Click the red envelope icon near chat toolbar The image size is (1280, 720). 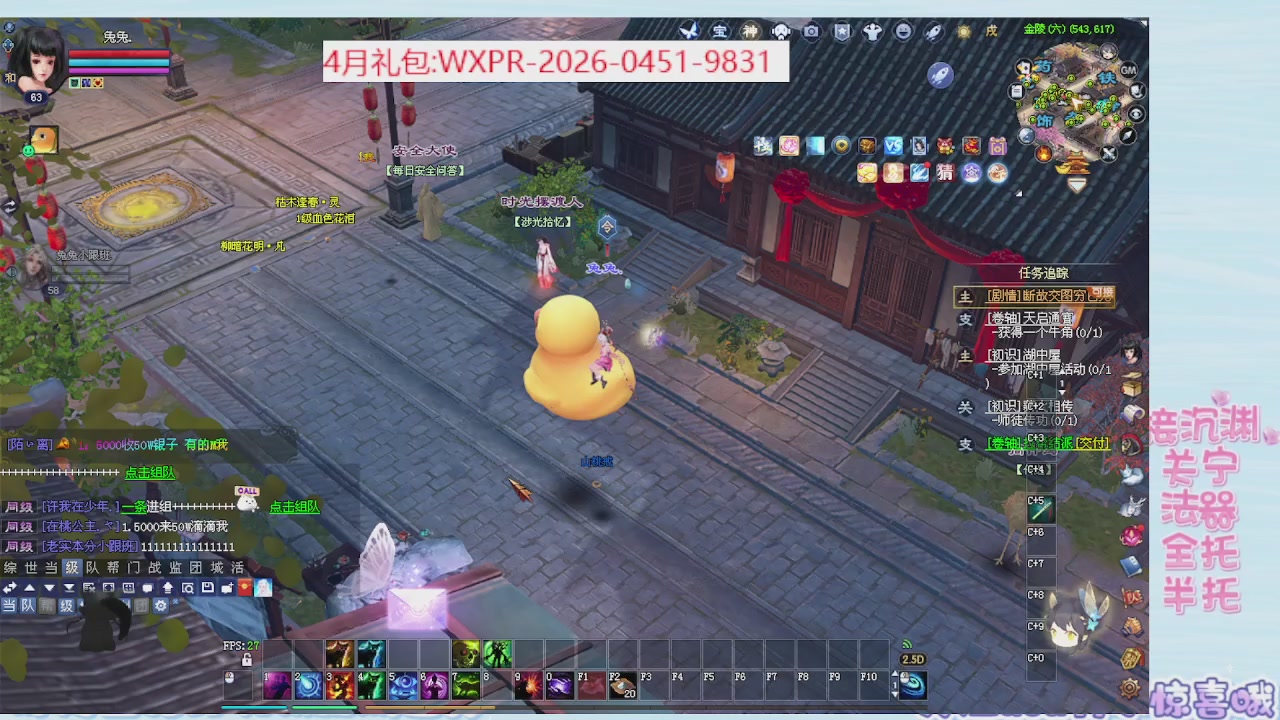point(244,589)
